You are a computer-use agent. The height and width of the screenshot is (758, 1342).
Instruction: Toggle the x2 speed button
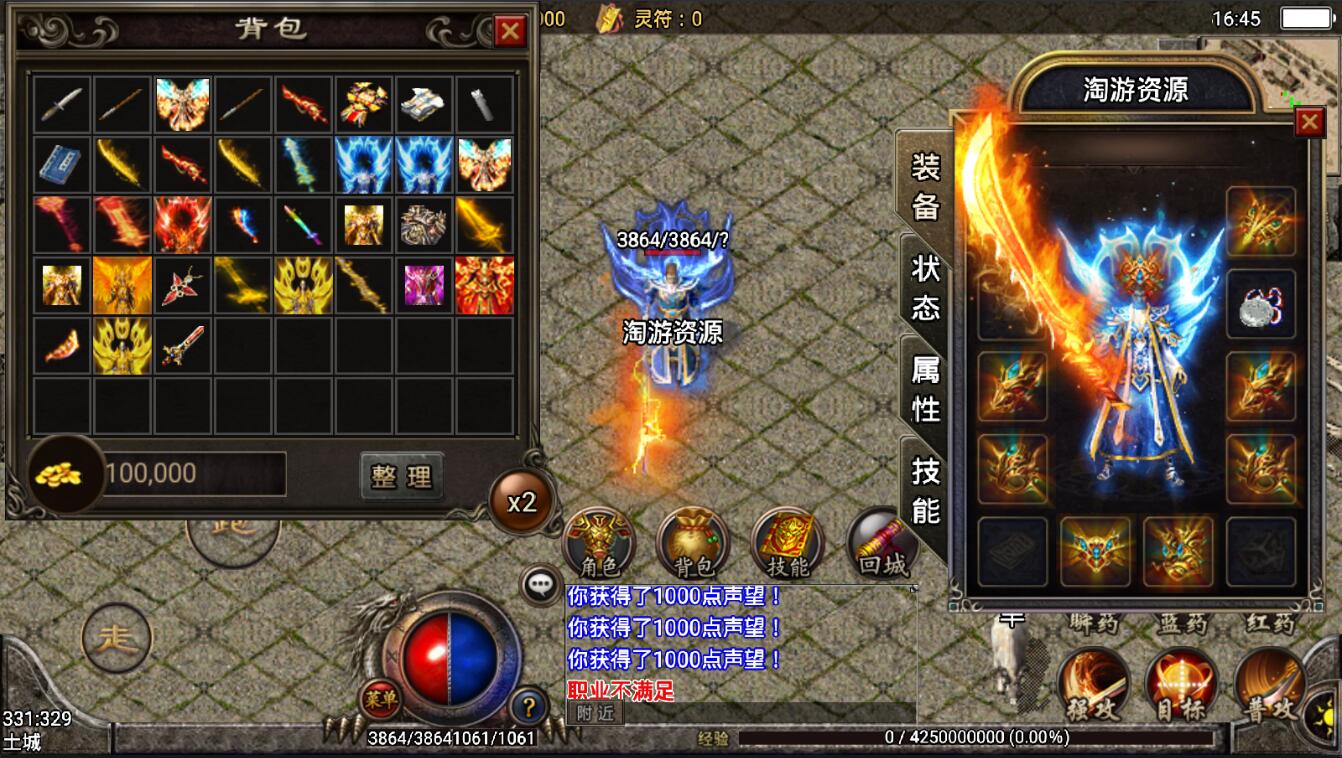(522, 502)
